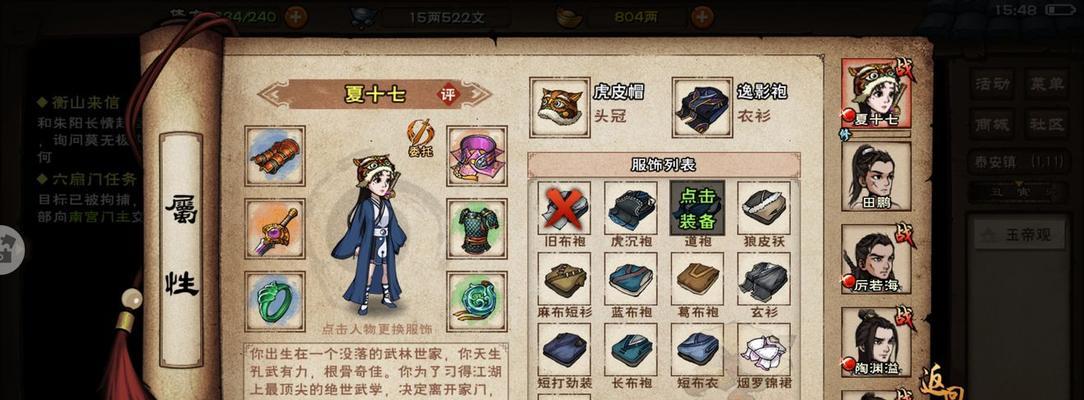Open the 委托 entrust icon
The height and width of the screenshot is (400, 1084).
[420, 135]
